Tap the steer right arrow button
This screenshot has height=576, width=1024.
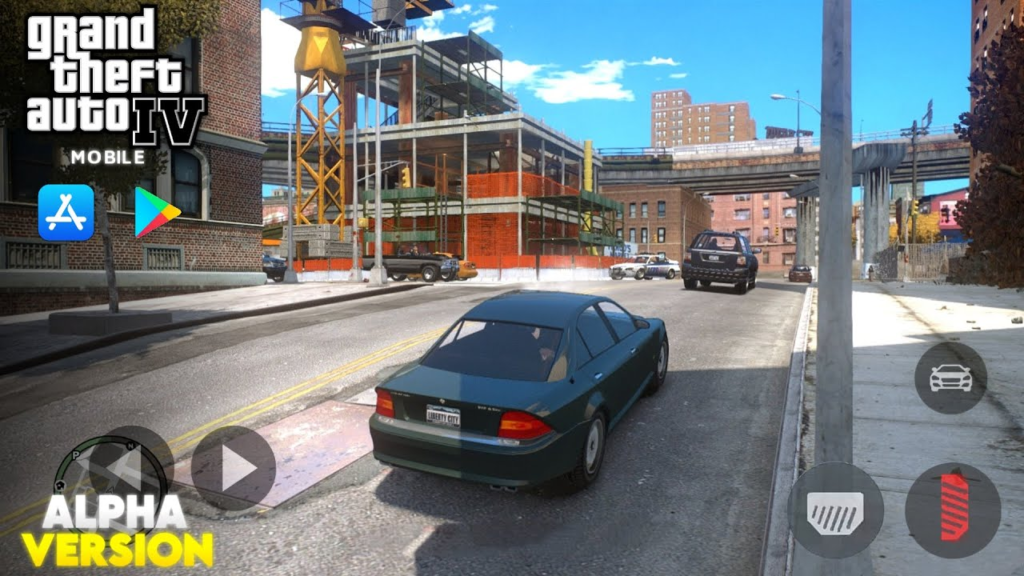click(233, 468)
